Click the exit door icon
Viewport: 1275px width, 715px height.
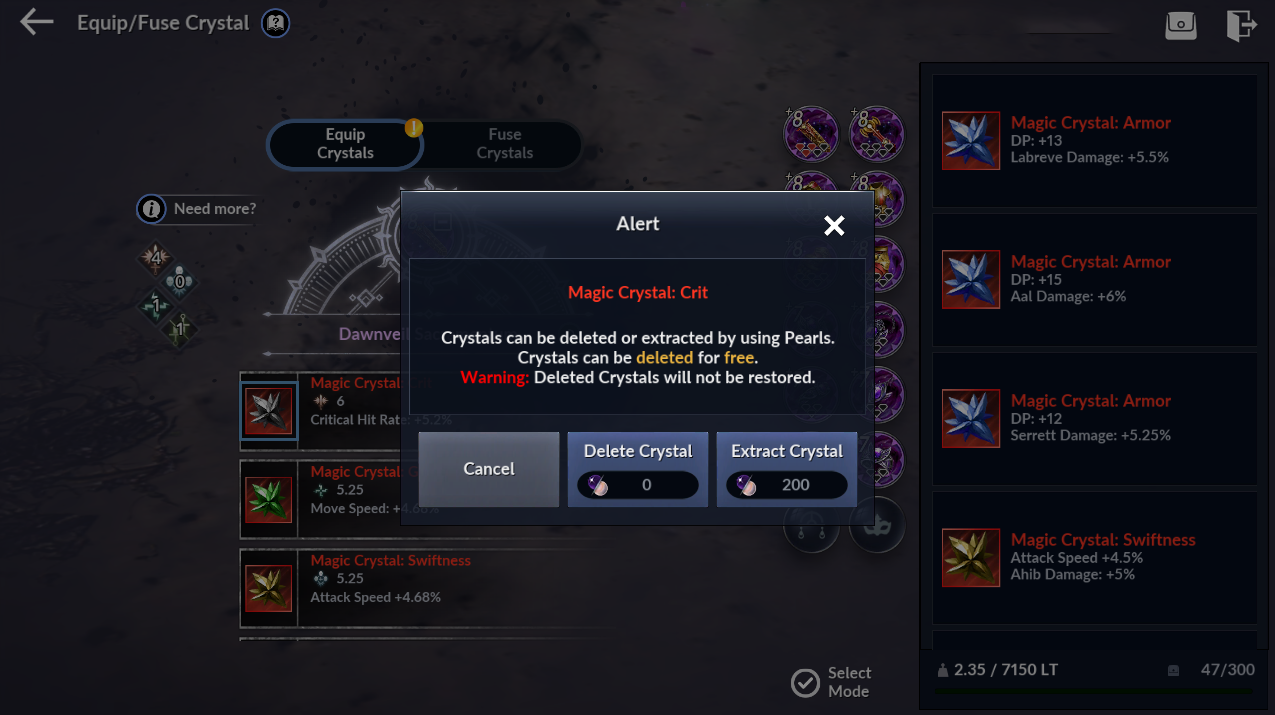tap(1240, 25)
